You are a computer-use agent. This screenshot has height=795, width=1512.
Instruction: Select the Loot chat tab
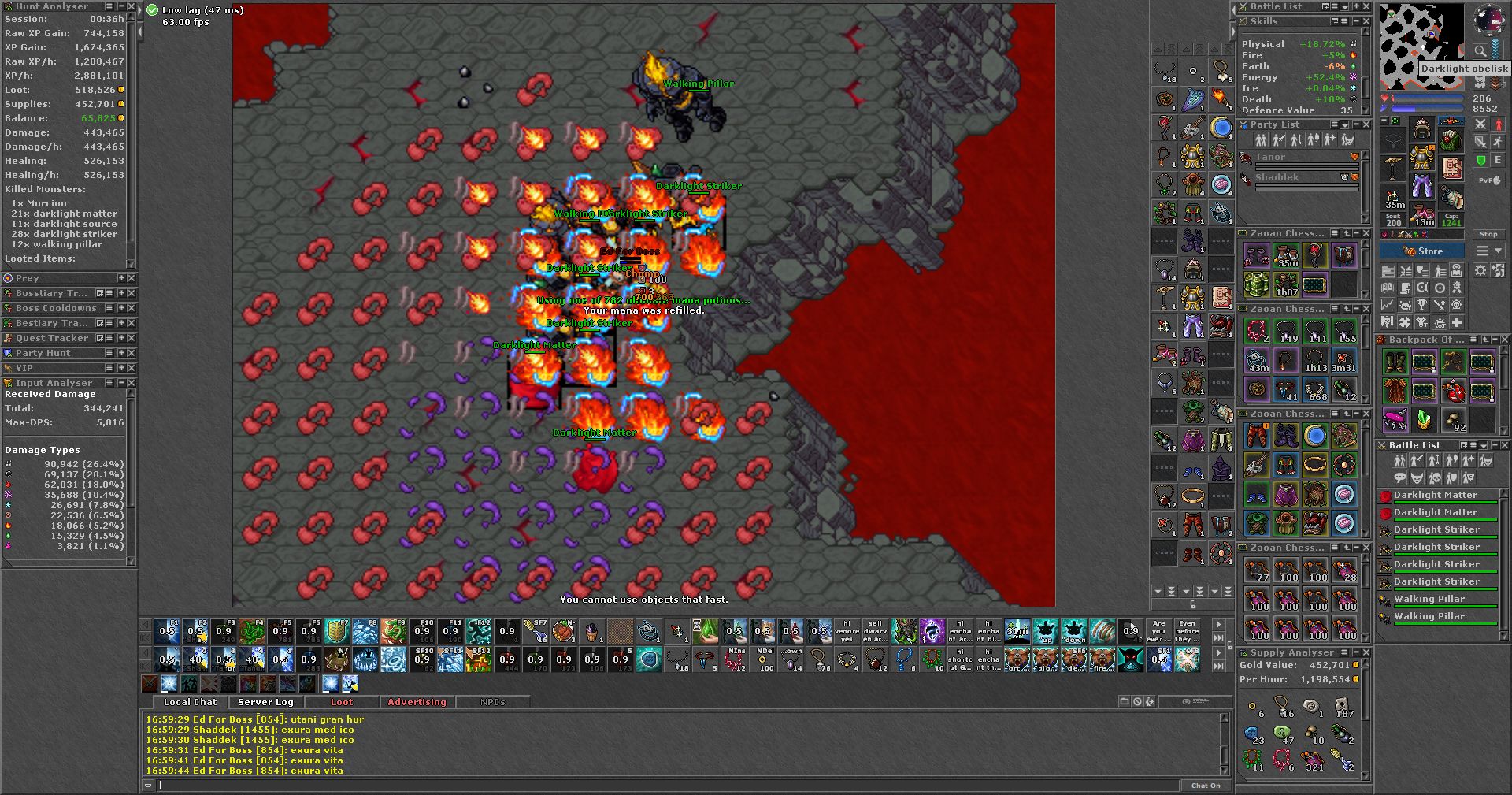342,702
